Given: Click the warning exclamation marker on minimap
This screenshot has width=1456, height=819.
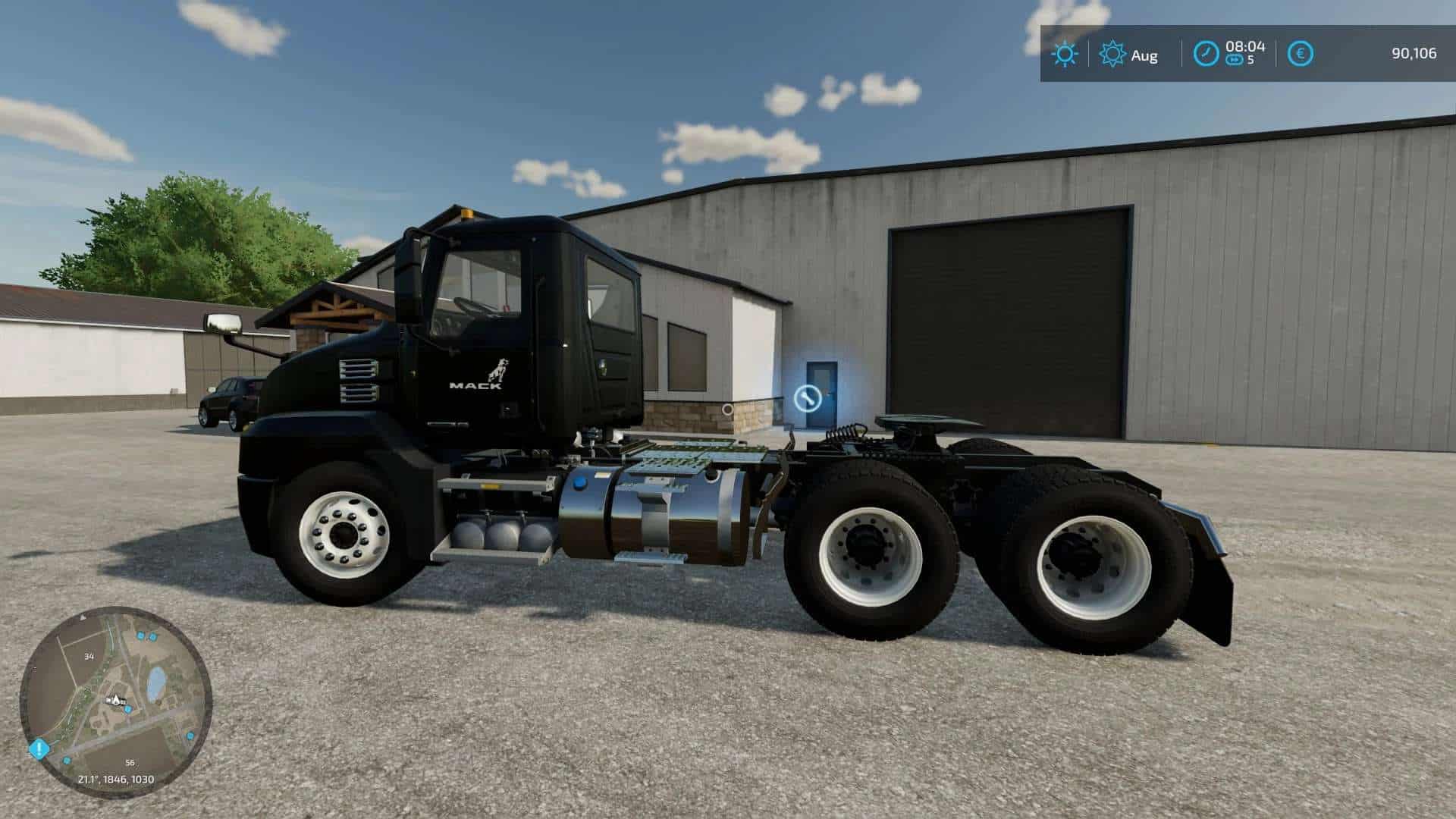Looking at the screenshot, I should [39, 748].
